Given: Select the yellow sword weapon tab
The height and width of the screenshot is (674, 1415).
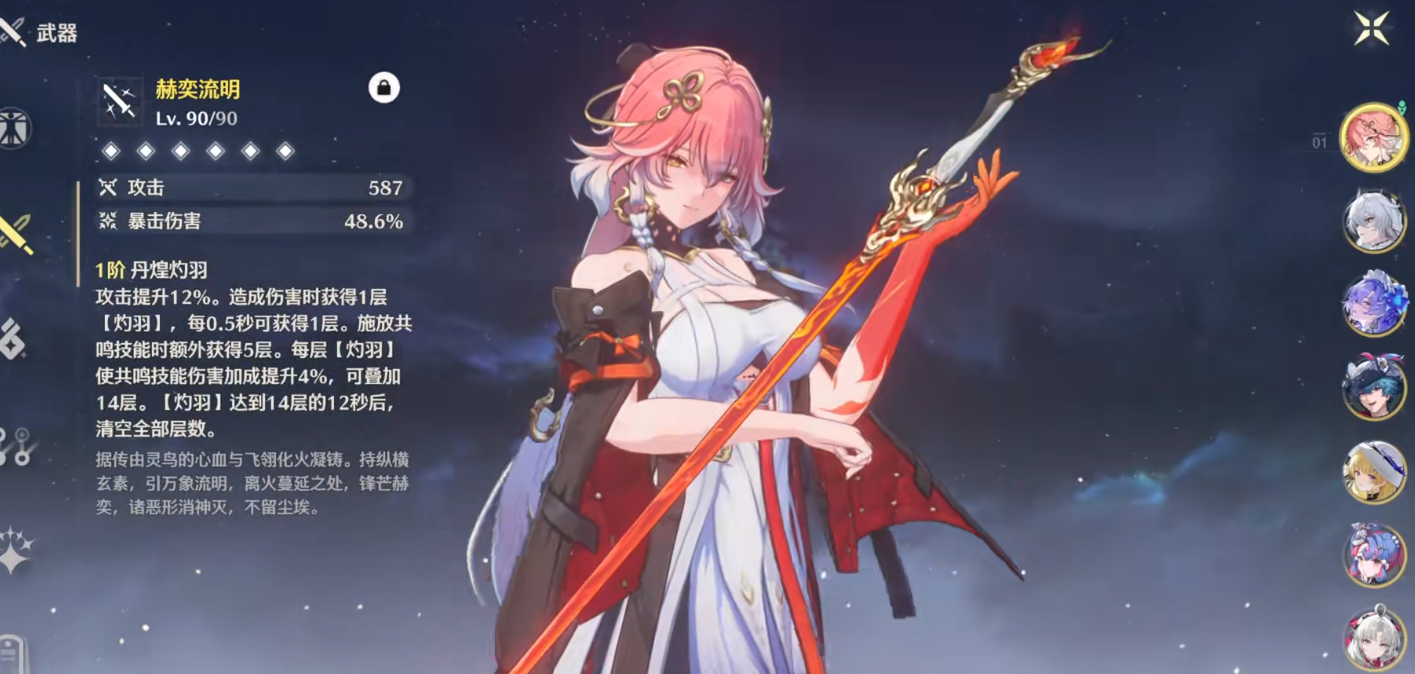Looking at the screenshot, I should [x=16, y=233].
